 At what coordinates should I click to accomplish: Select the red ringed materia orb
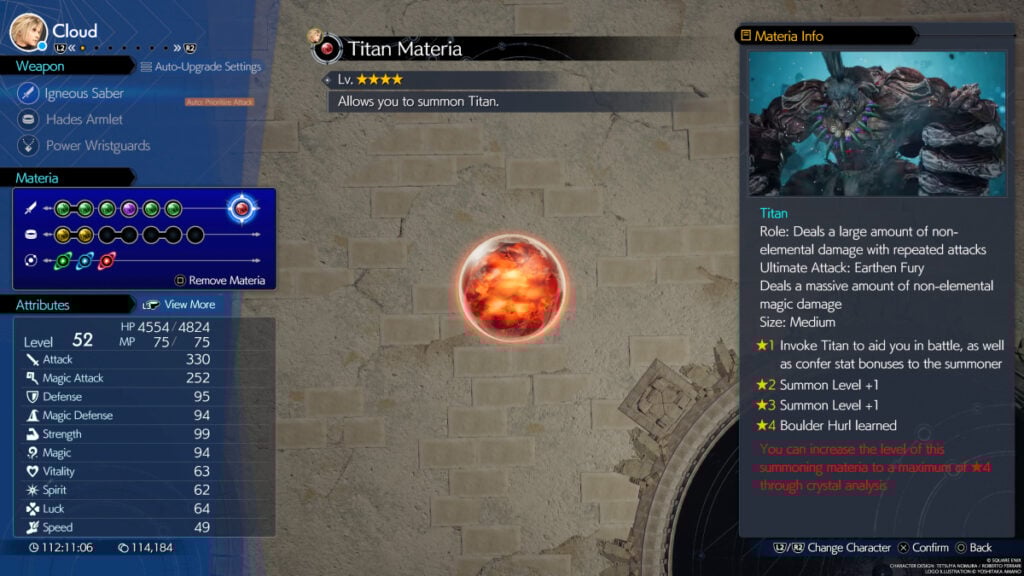107,261
